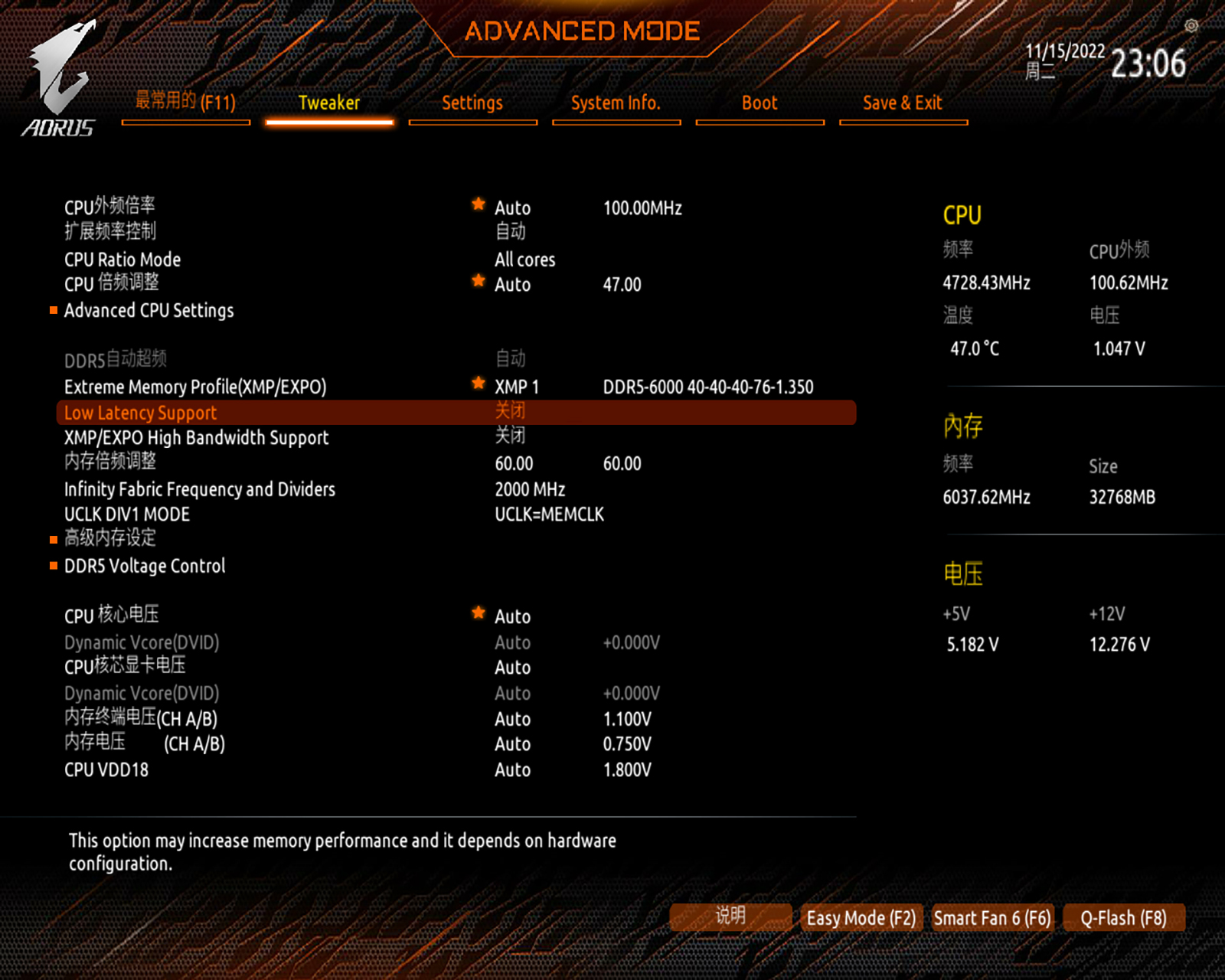Open Advanced CPU Settings submenu
Image resolution: width=1225 pixels, height=980 pixels.
[149, 311]
